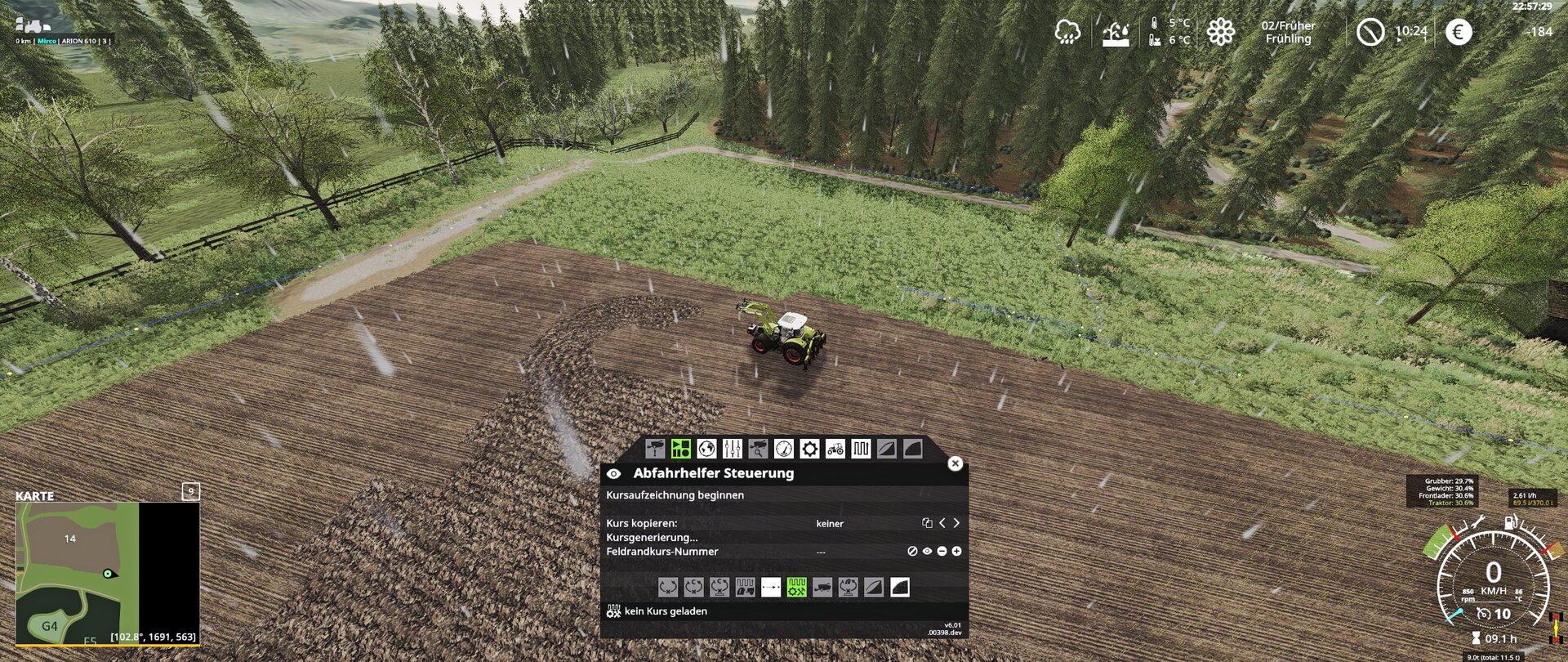Select the zigzag fieldwork course tab

point(861,449)
